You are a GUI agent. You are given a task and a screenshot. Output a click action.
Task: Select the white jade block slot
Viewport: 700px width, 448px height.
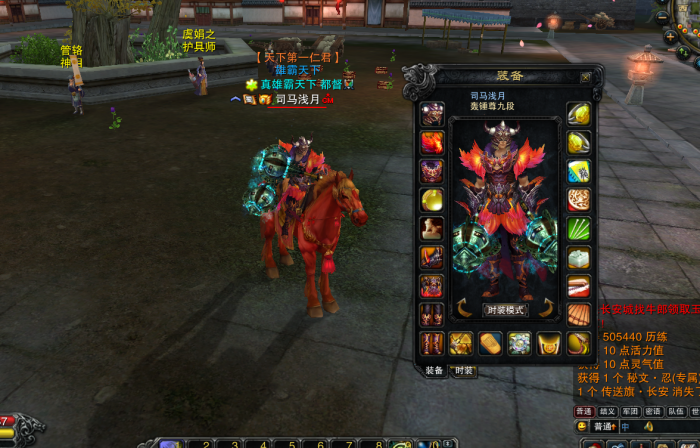coord(579,258)
